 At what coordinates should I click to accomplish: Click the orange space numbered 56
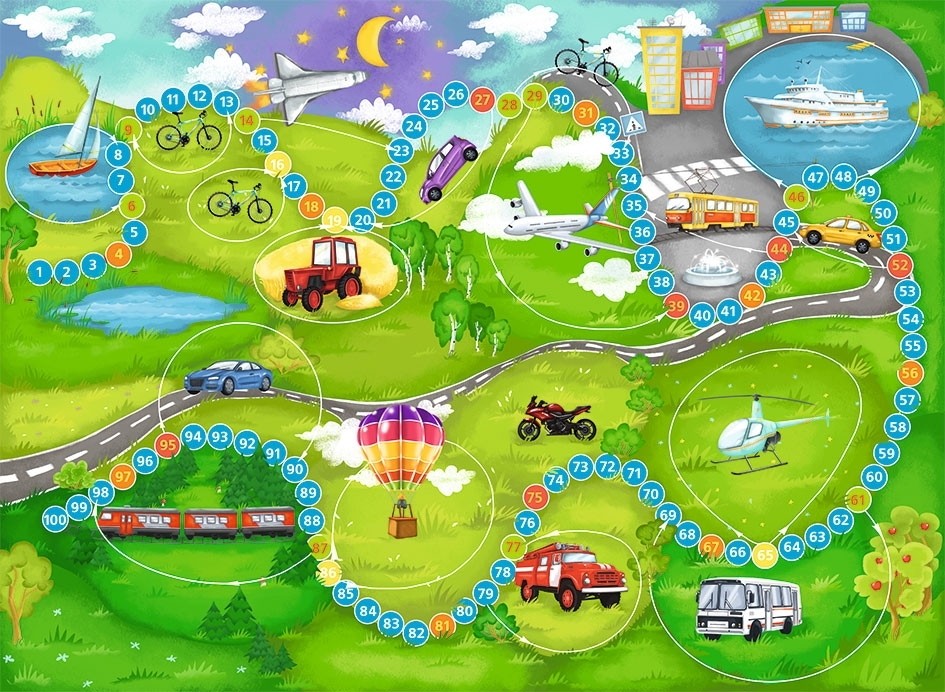[910, 372]
